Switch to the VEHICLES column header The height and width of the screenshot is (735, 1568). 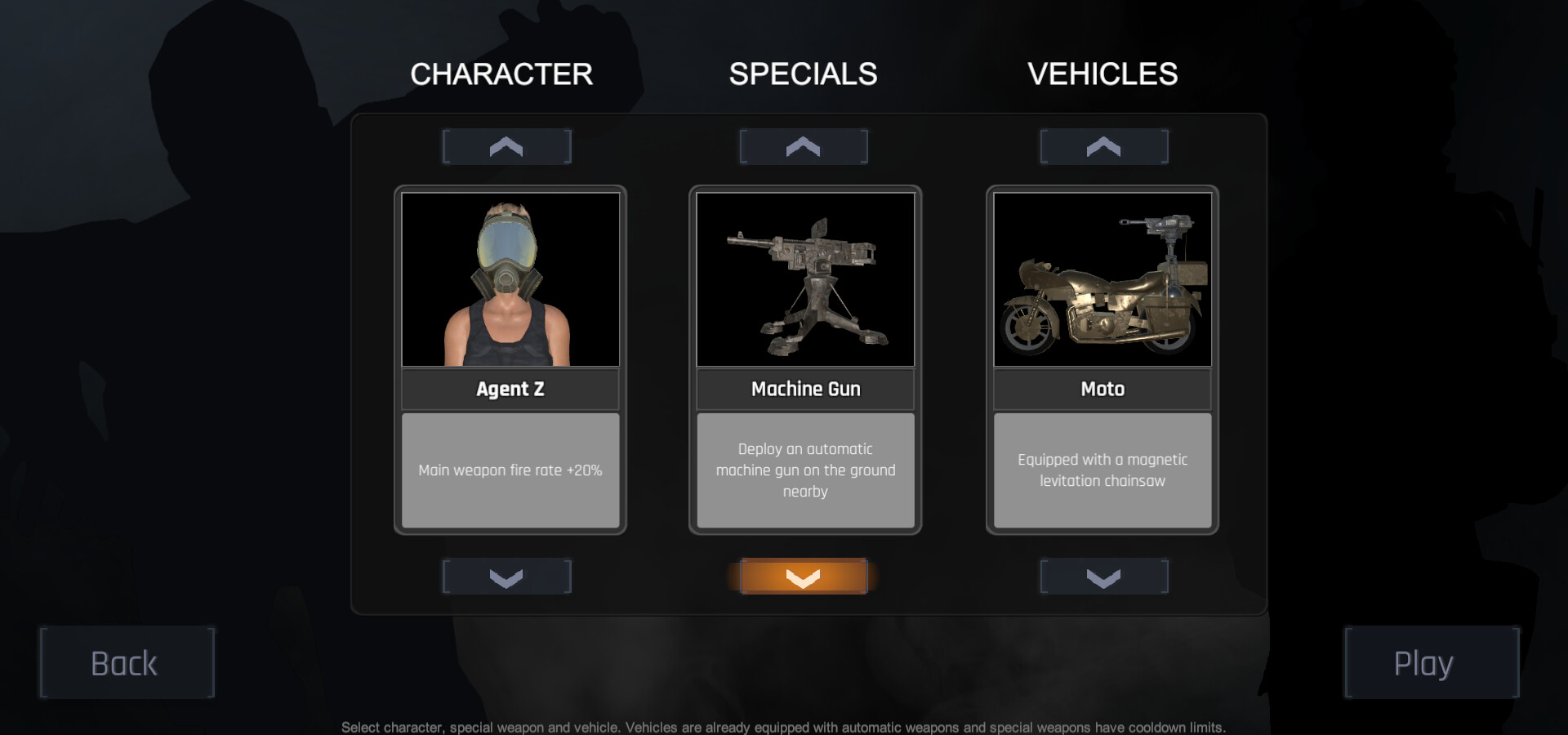coord(1104,74)
